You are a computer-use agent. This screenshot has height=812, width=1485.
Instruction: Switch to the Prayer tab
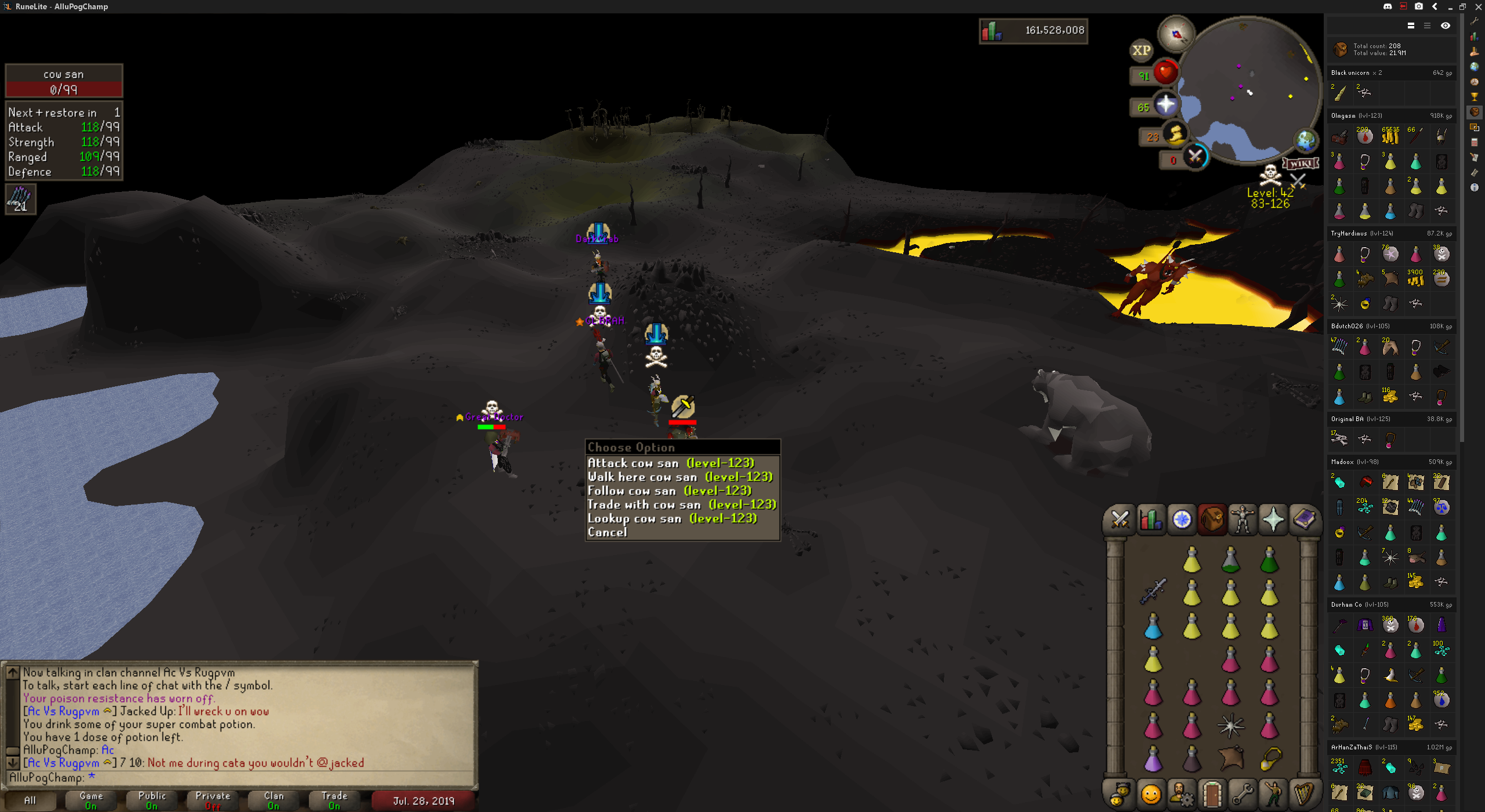tap(1273, 519)
